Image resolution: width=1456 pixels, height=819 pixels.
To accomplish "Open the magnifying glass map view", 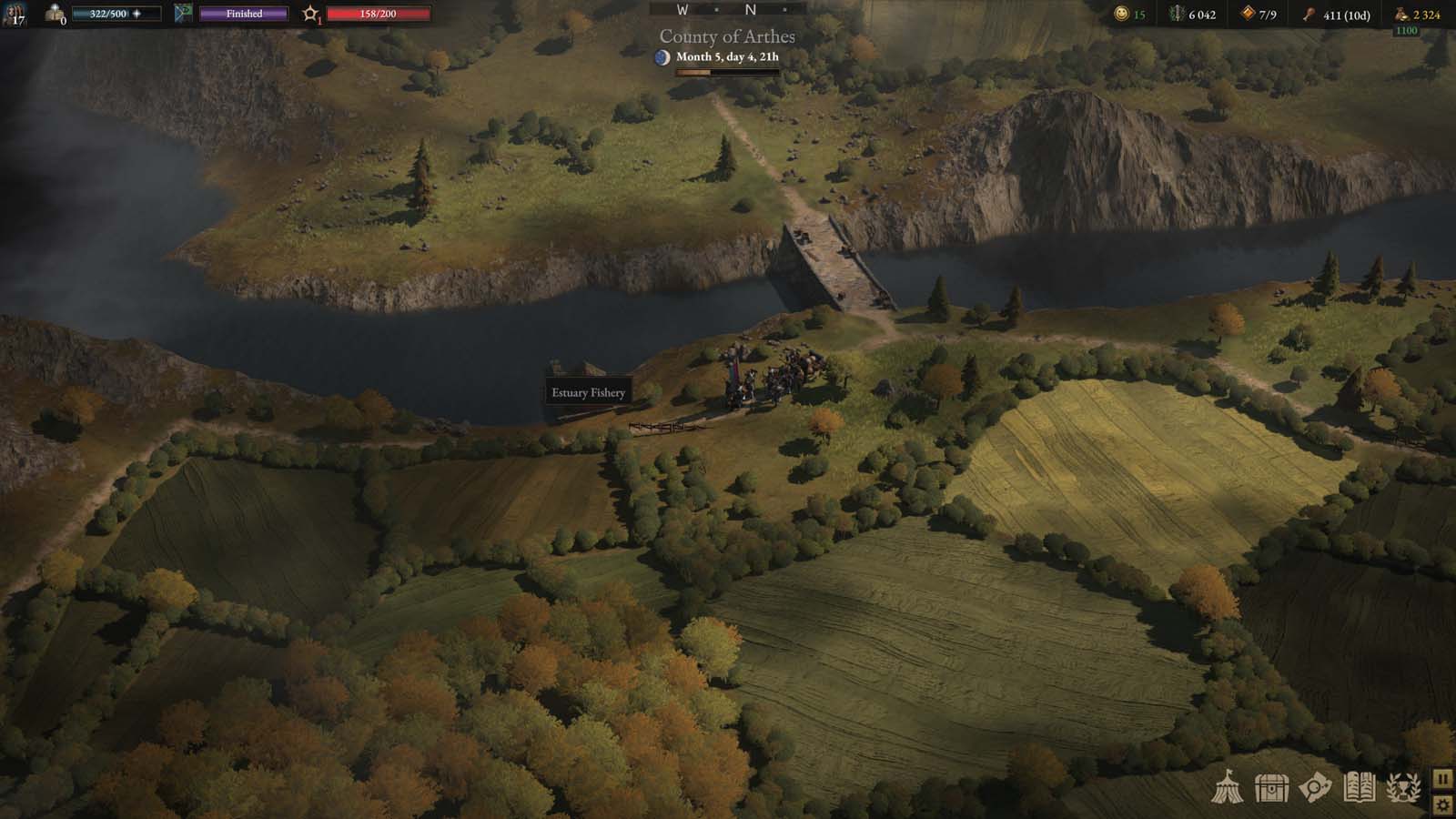I will (1313, 788).
